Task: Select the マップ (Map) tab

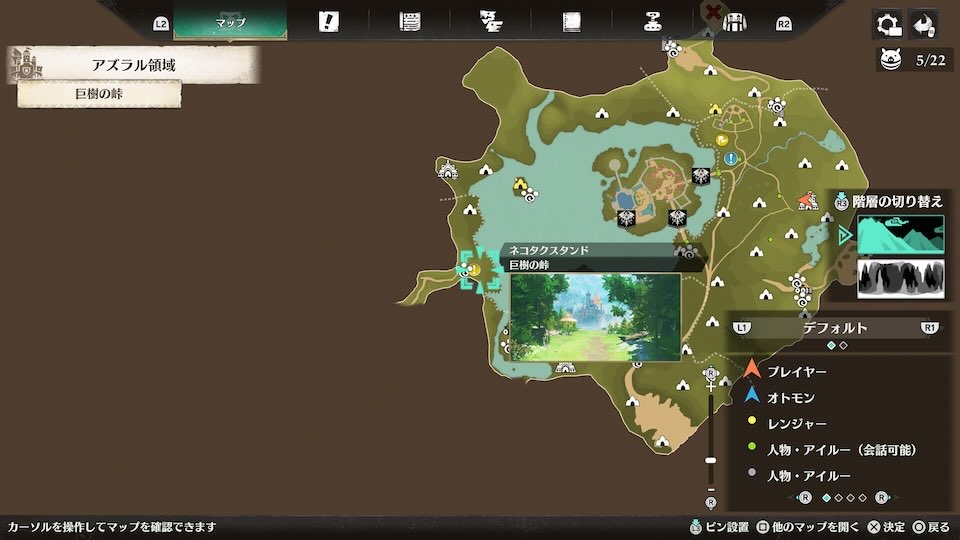Action: point(230,22)
